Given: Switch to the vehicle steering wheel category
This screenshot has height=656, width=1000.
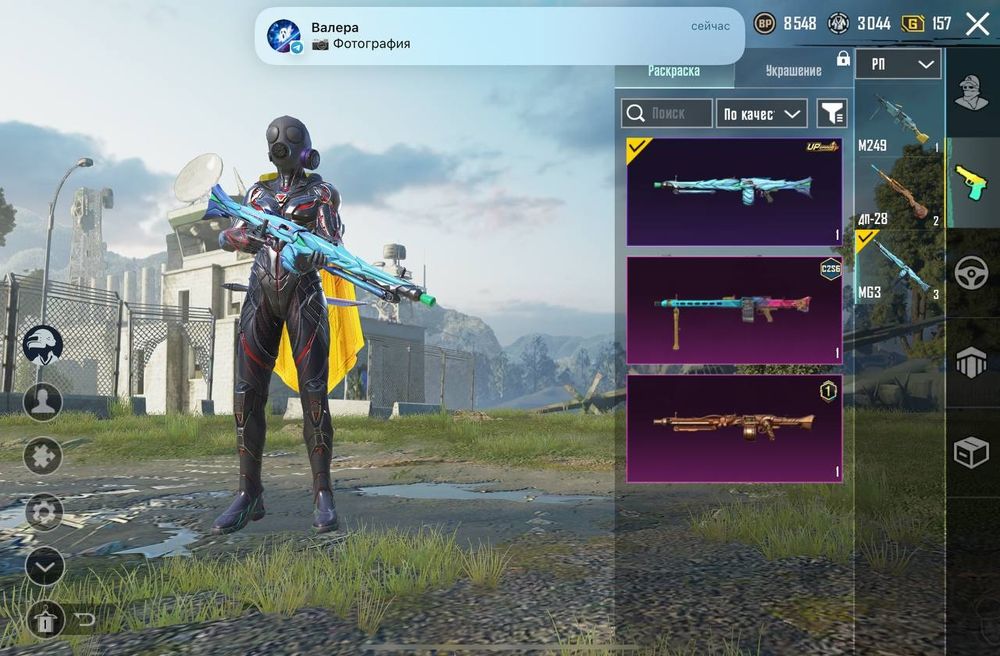Looking at the screenshot, I should (x=971, y=273).
